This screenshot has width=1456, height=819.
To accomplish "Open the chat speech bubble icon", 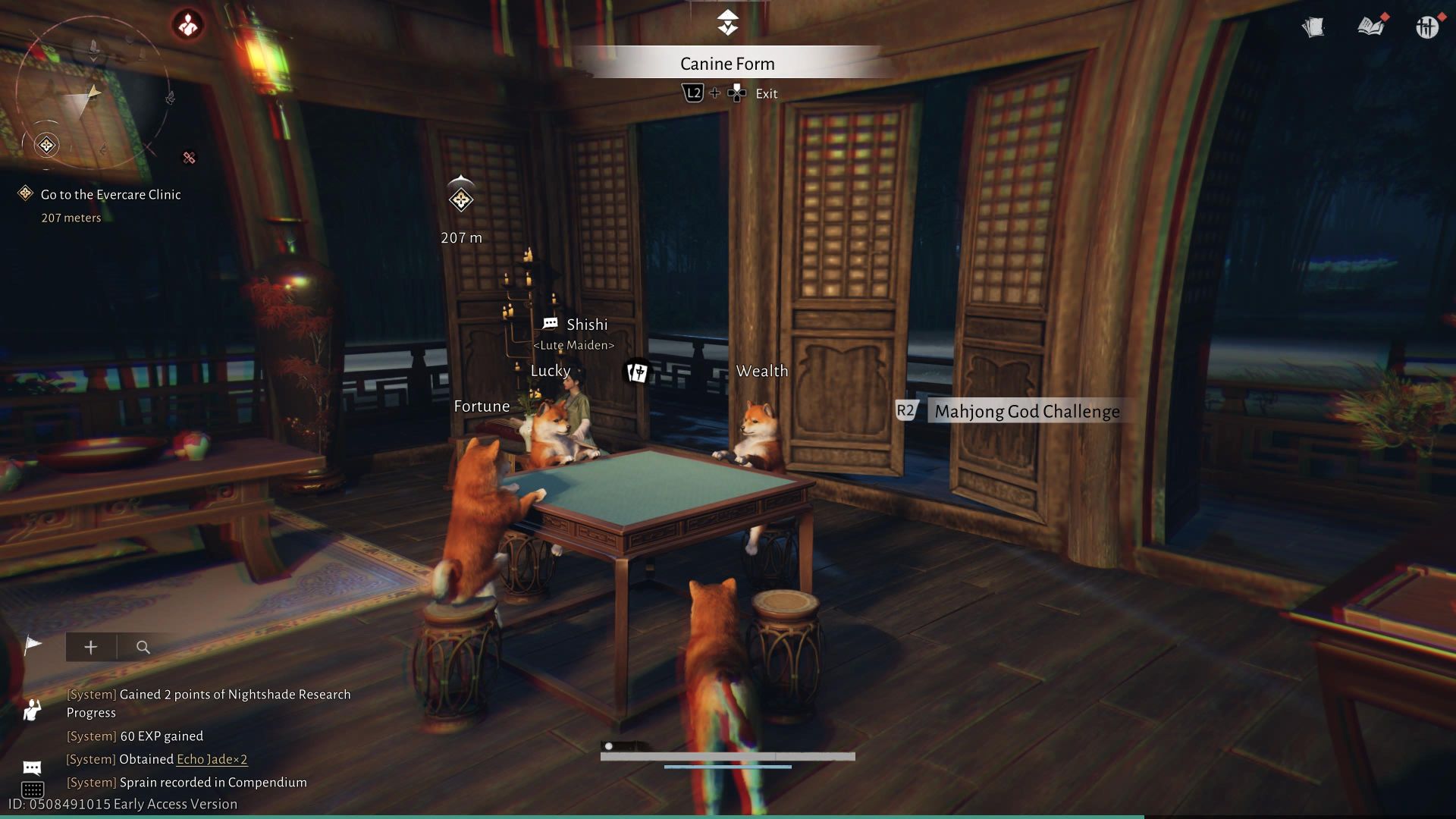I will click(x=32, y=767).
